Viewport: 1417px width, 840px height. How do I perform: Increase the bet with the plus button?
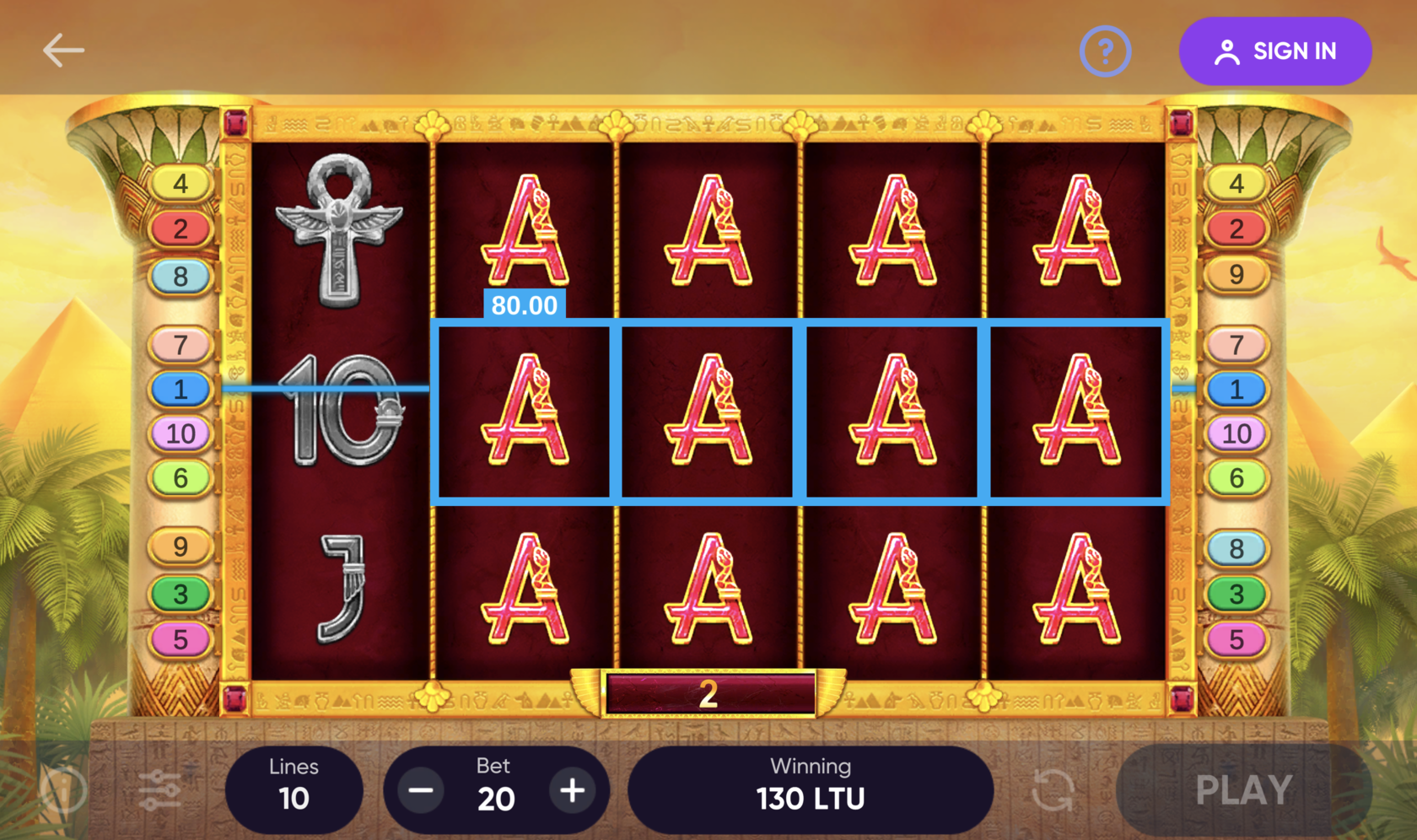click(x=572, y=791)
